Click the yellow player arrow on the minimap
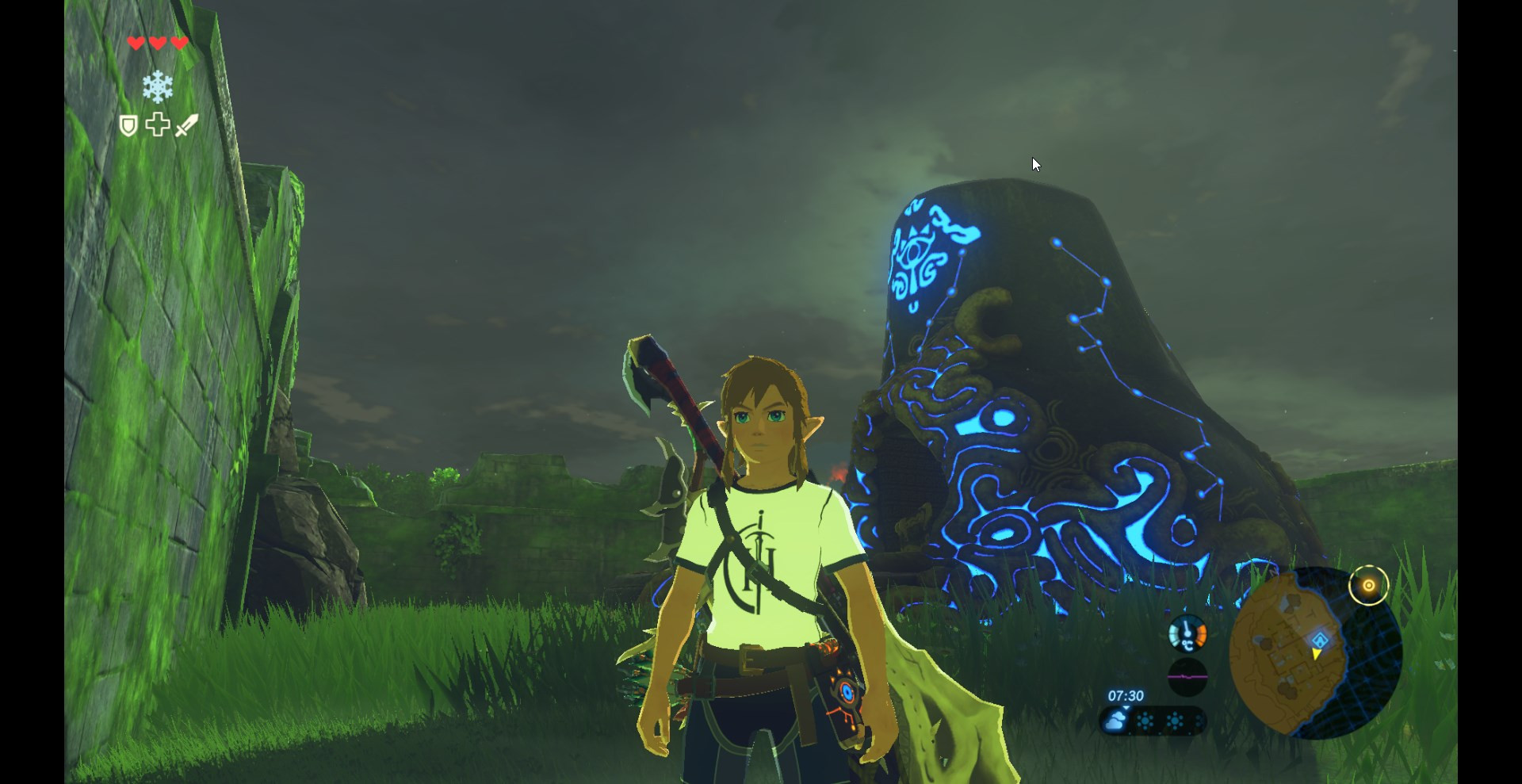This screenshot has height=784, width=1522. 1316,654
